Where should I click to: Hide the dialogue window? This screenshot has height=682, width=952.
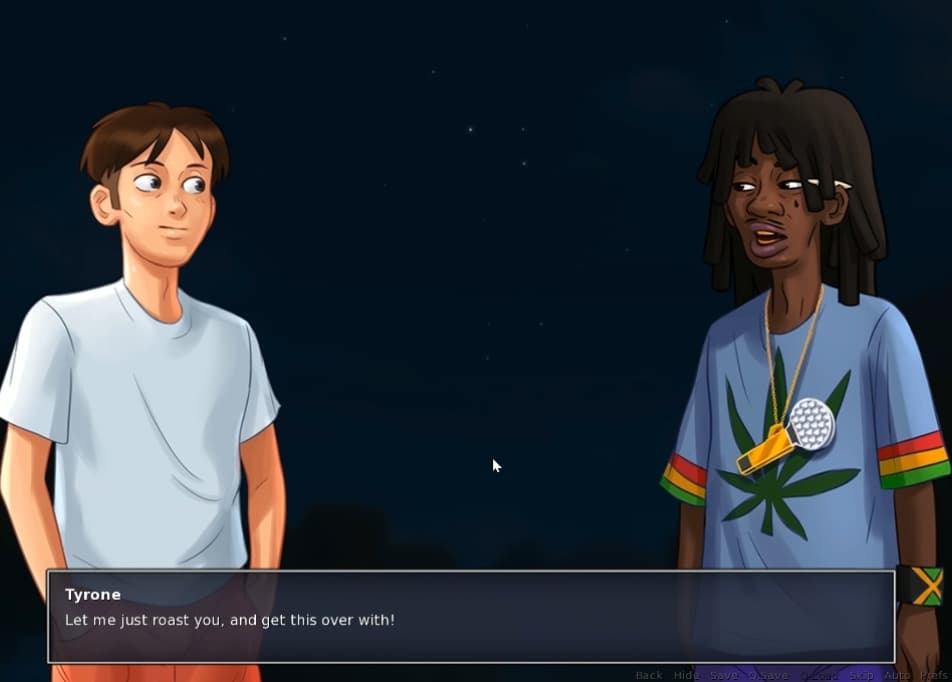click(686, 675)
